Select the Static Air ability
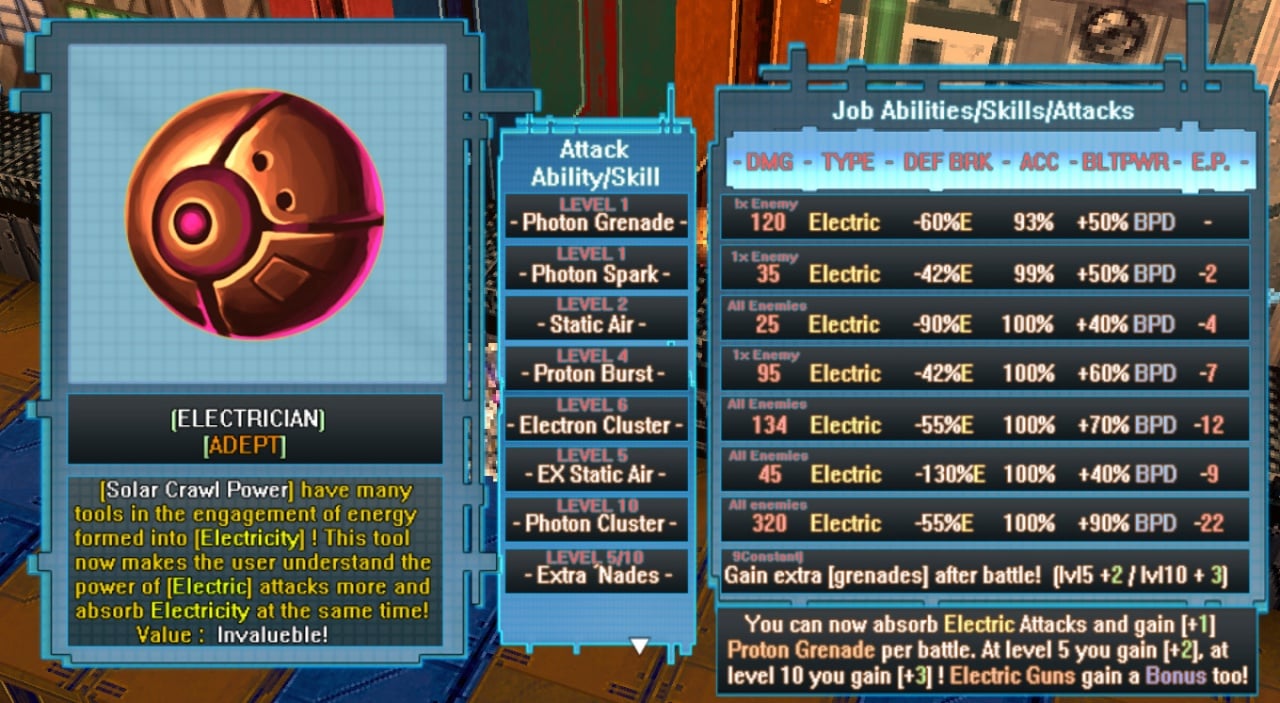Screen dimensions: 1280x703 [x=597, y=317]
